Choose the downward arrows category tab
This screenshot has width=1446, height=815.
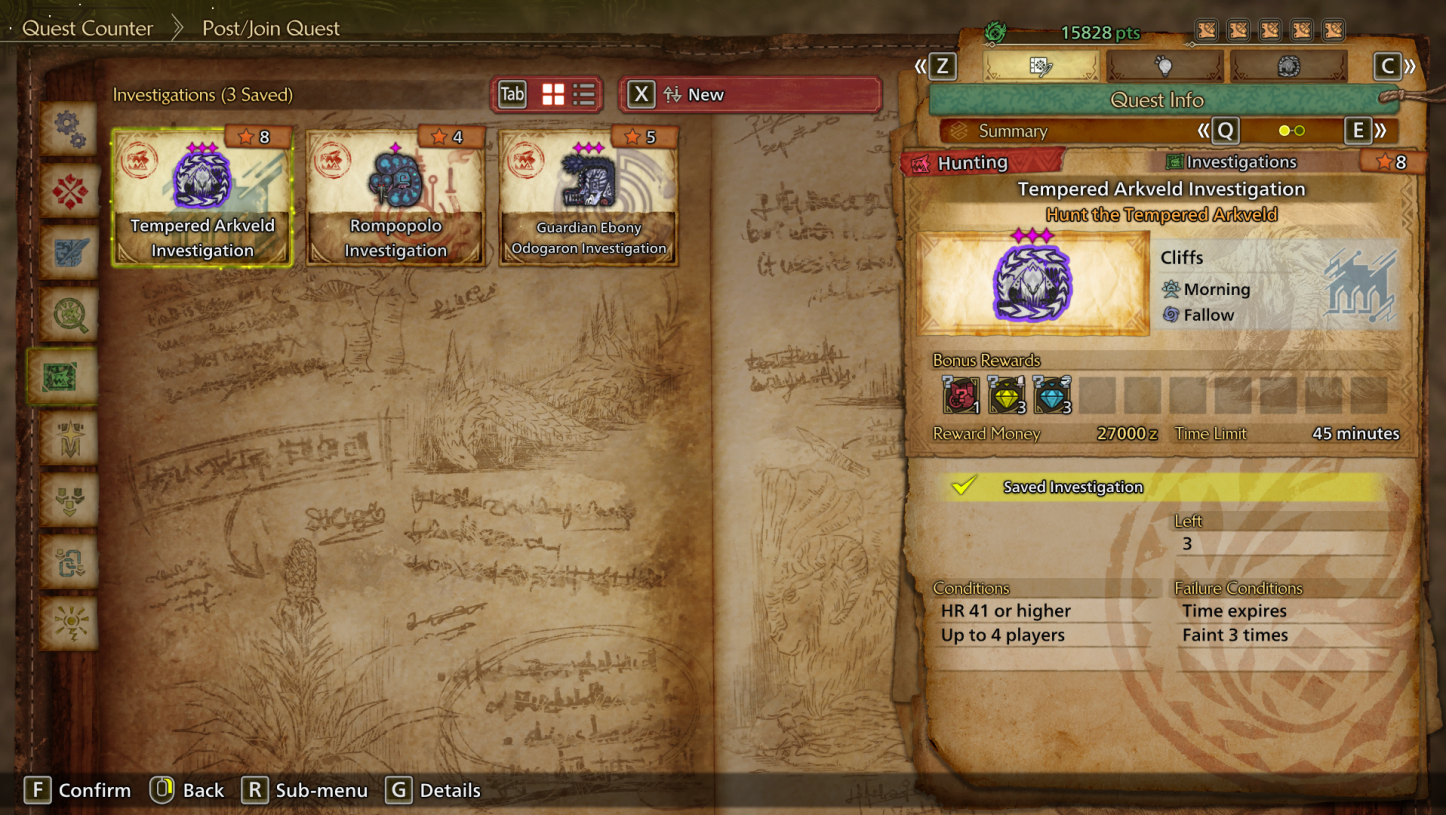(x=69, y=500)
